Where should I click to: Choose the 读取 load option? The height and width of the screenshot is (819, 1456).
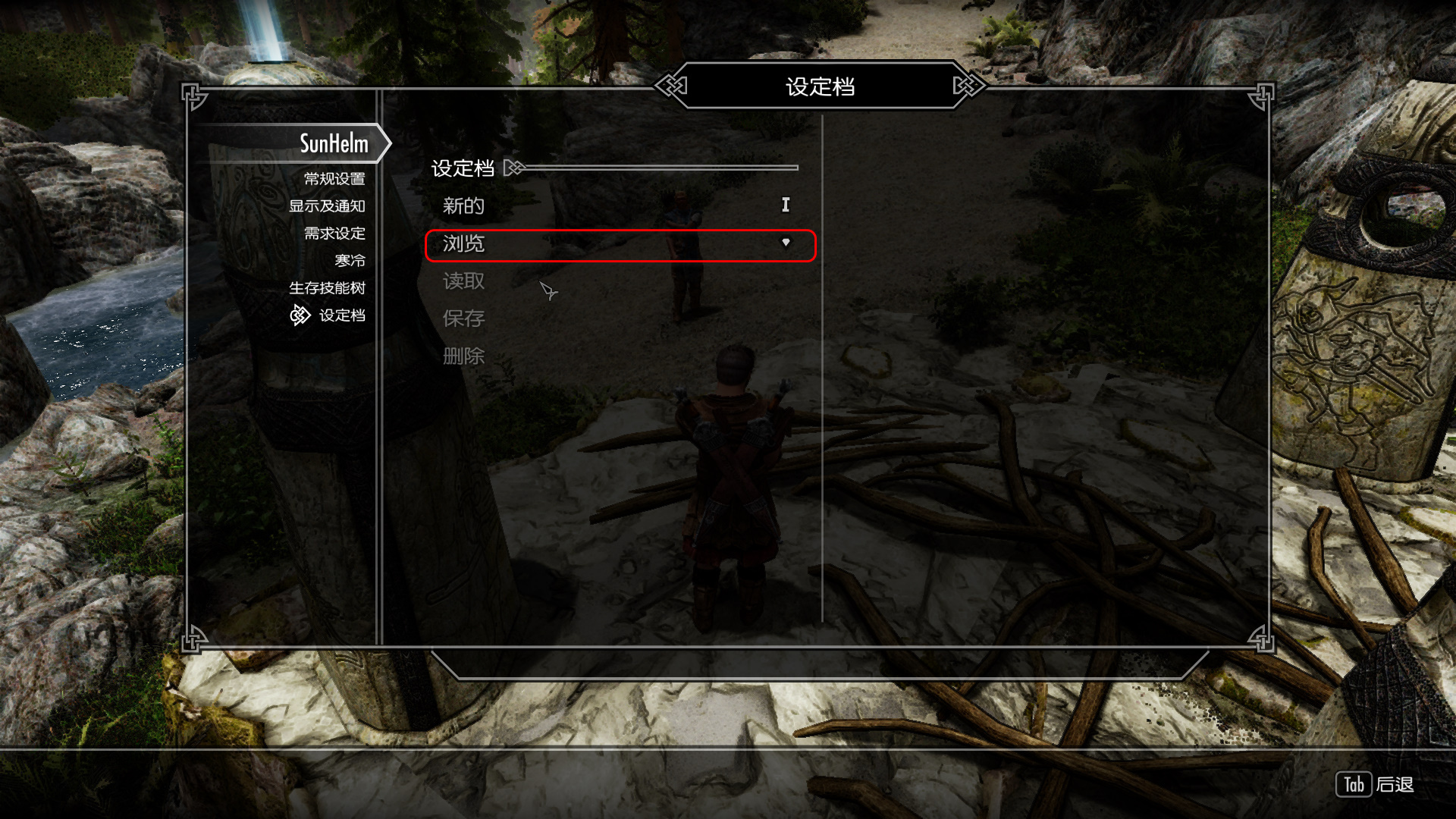point(463,281)
